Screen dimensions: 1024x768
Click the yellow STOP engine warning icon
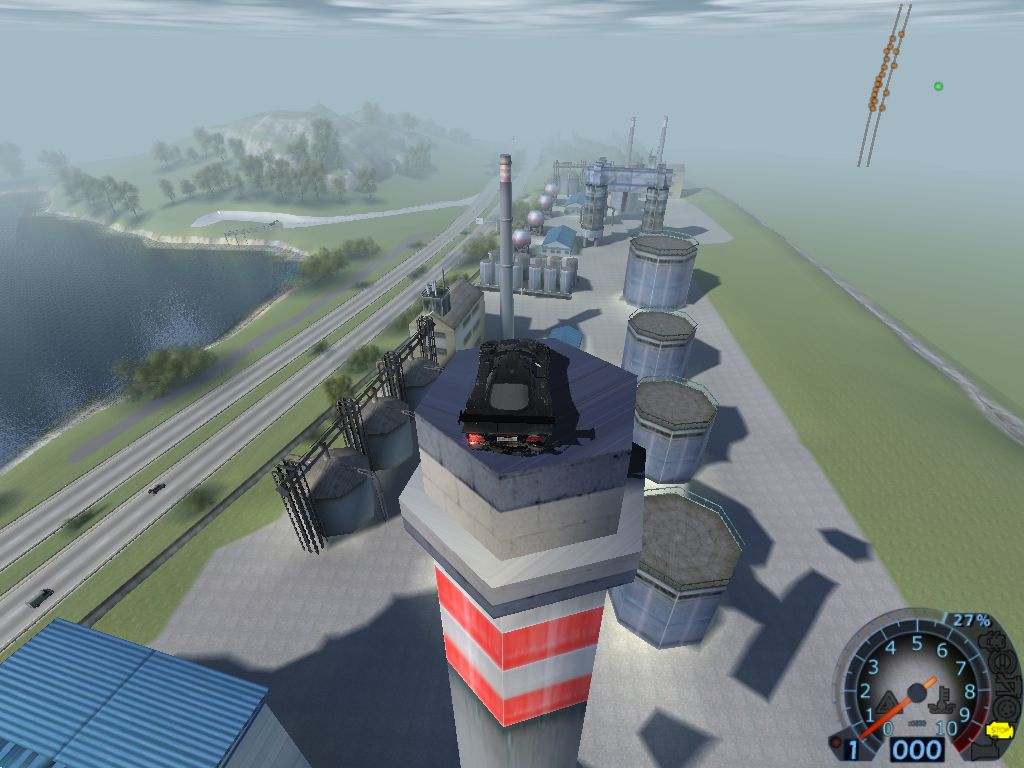[998, 730]
